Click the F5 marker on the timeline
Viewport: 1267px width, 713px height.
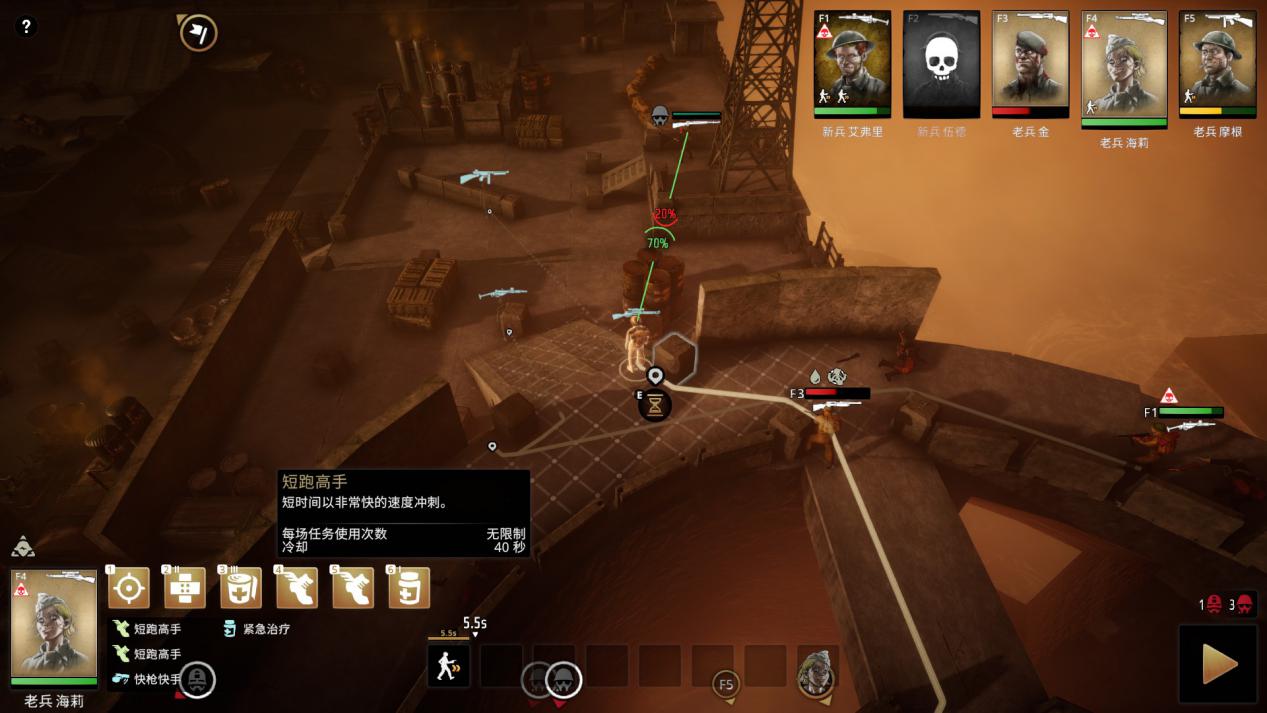[x=726, y=685]
